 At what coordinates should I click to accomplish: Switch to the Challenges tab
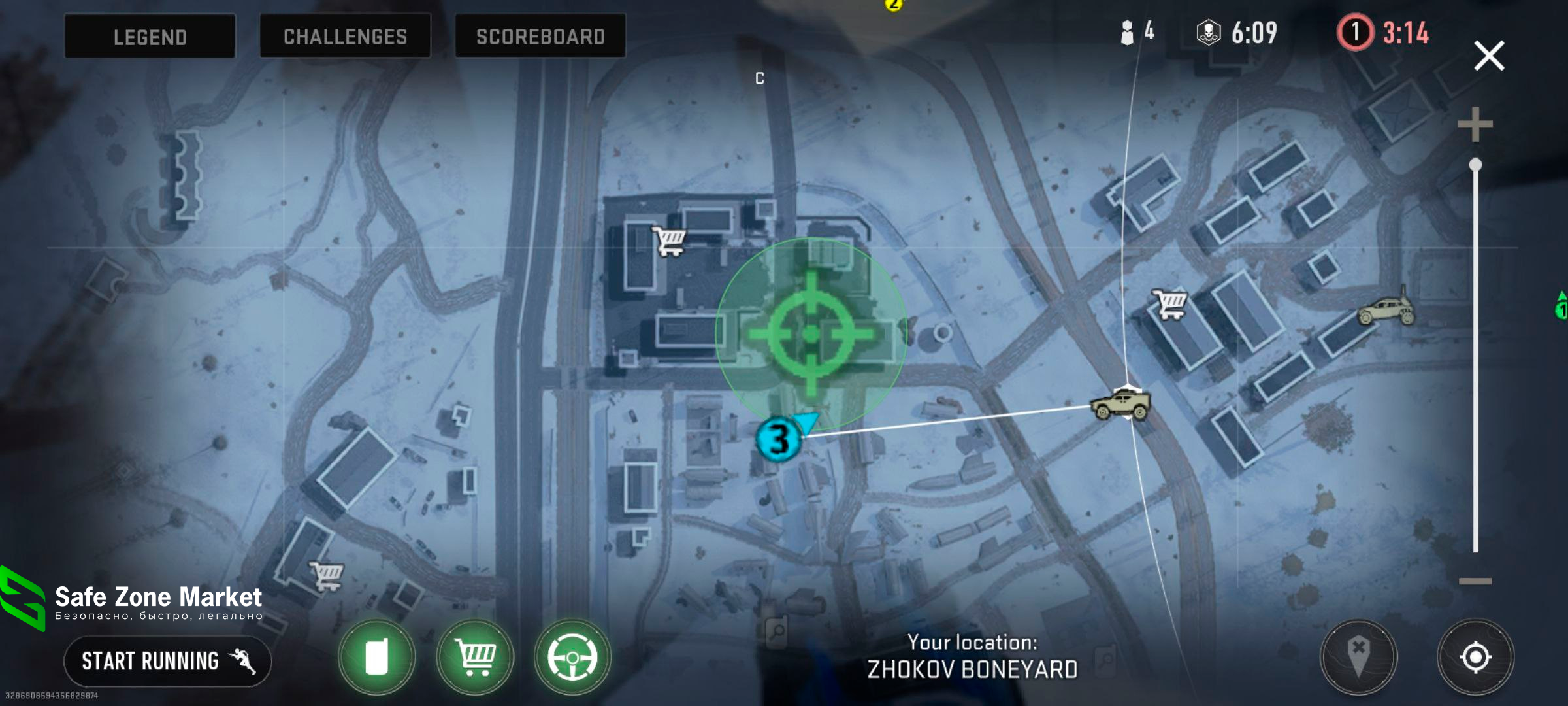[x=345, y=37]
